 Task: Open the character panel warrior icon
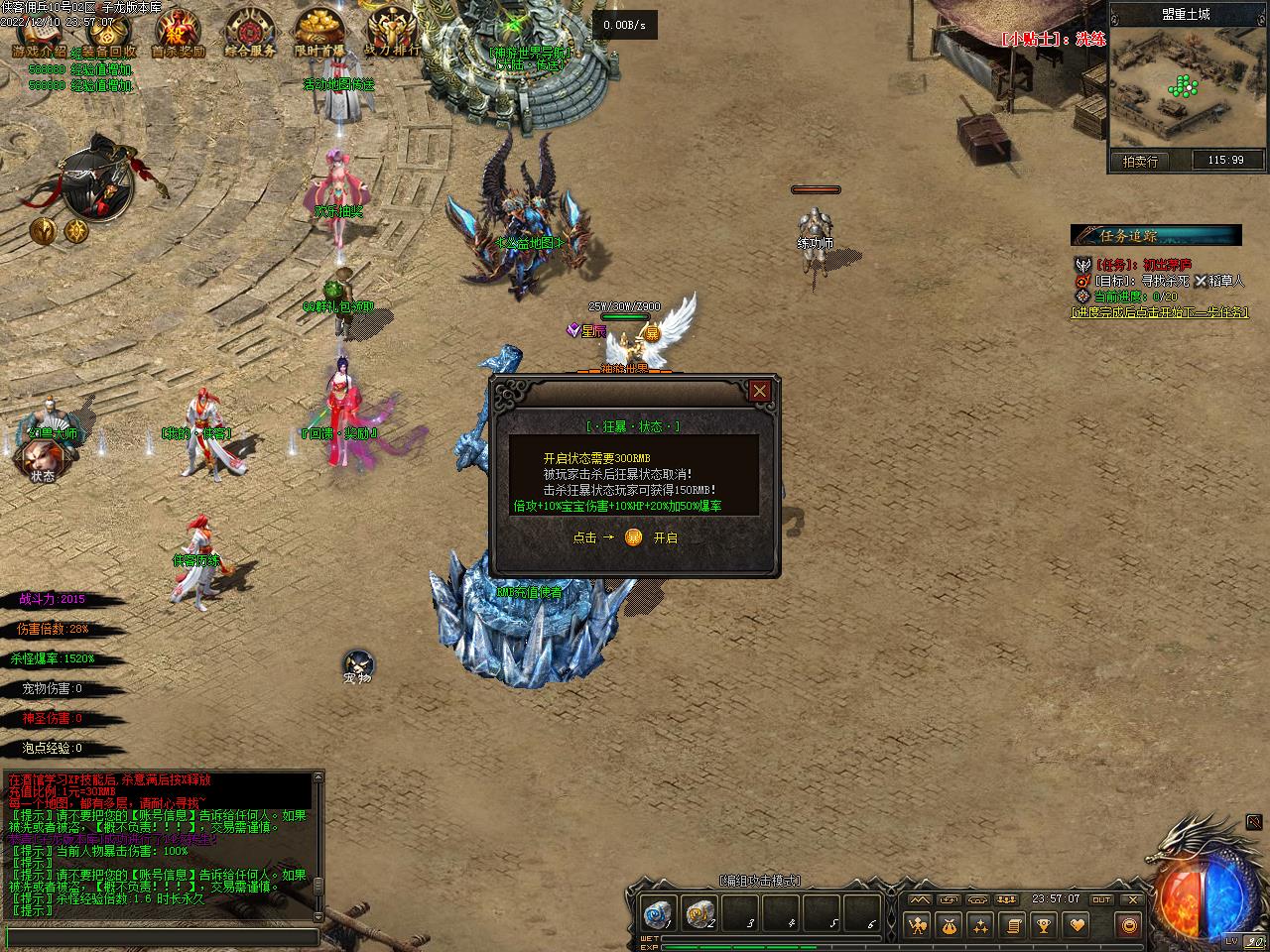click(918, 925)
